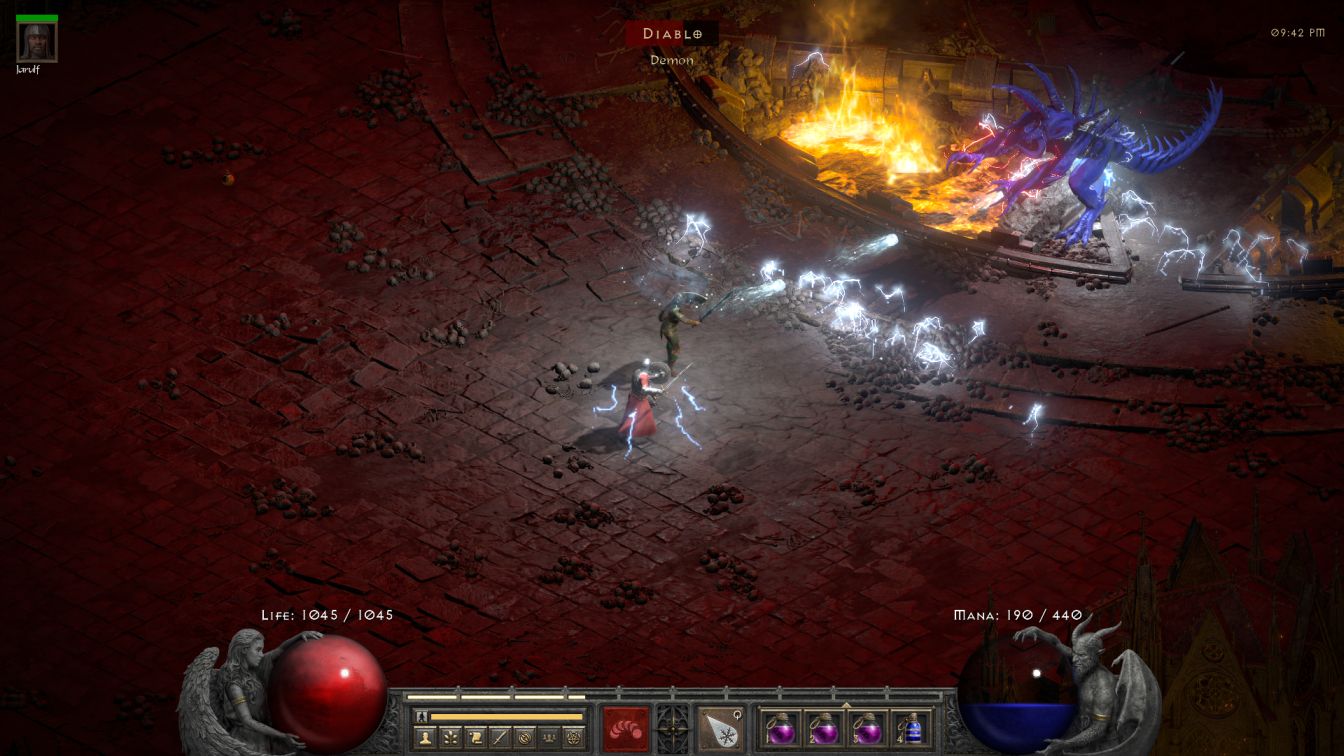Open the skill tree icon

pyautogui.click(x=450, y=738)
